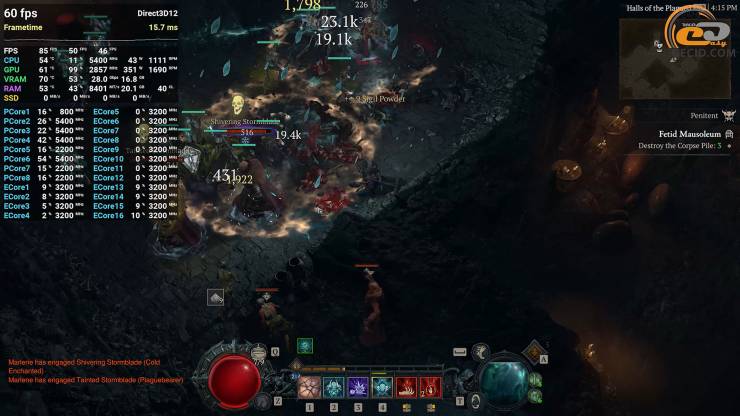Use the last red skill on the bar
The height and width of the screenshot is (416, 740).
click(430, 387)
